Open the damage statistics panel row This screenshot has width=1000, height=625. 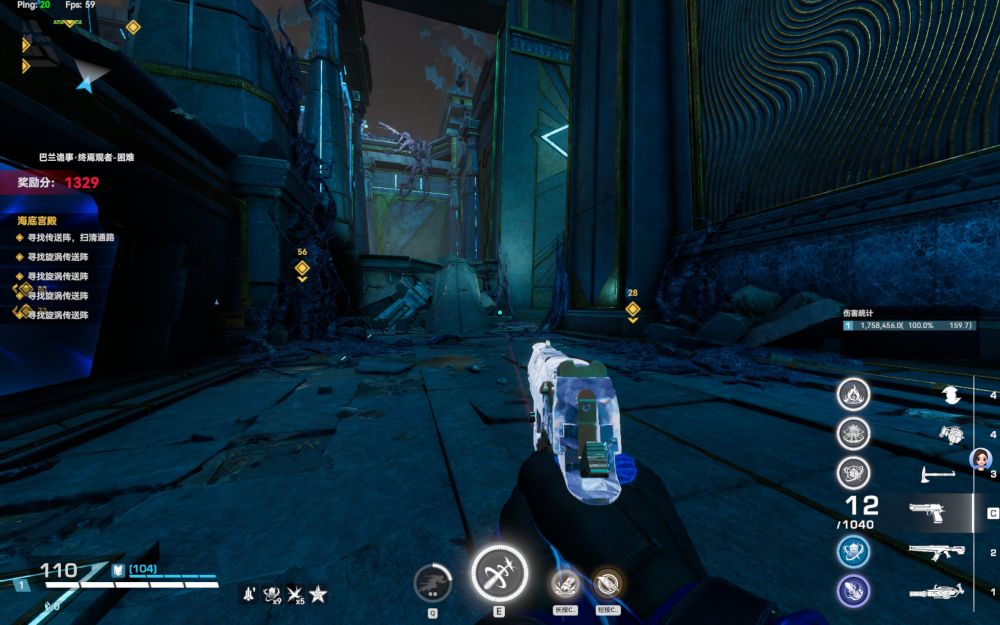pyautogui.click(x=907, y=325)
